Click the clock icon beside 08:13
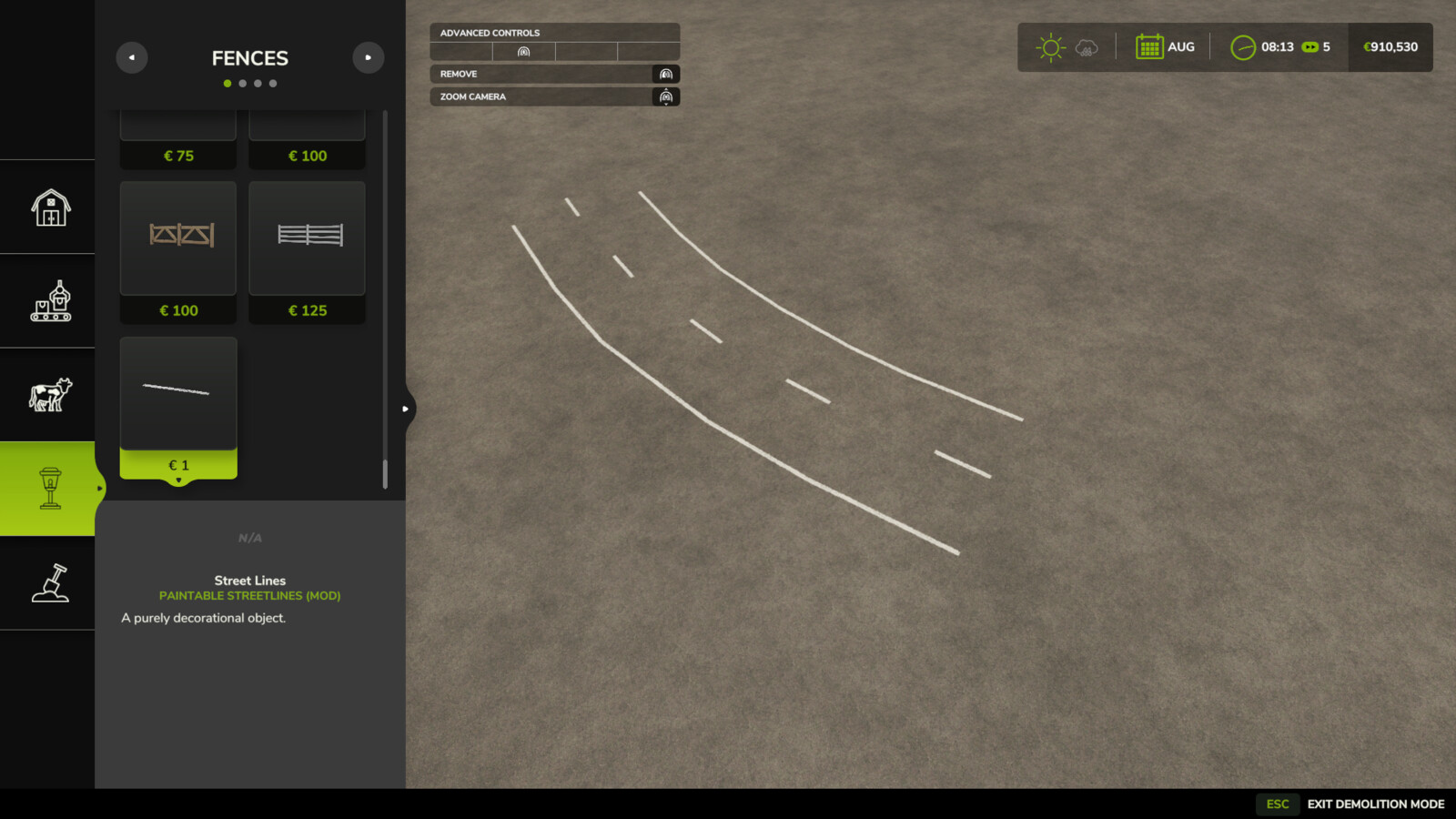Image resolution: width=1456 pixels, height=819 pixels. (x=1242, y=46)
